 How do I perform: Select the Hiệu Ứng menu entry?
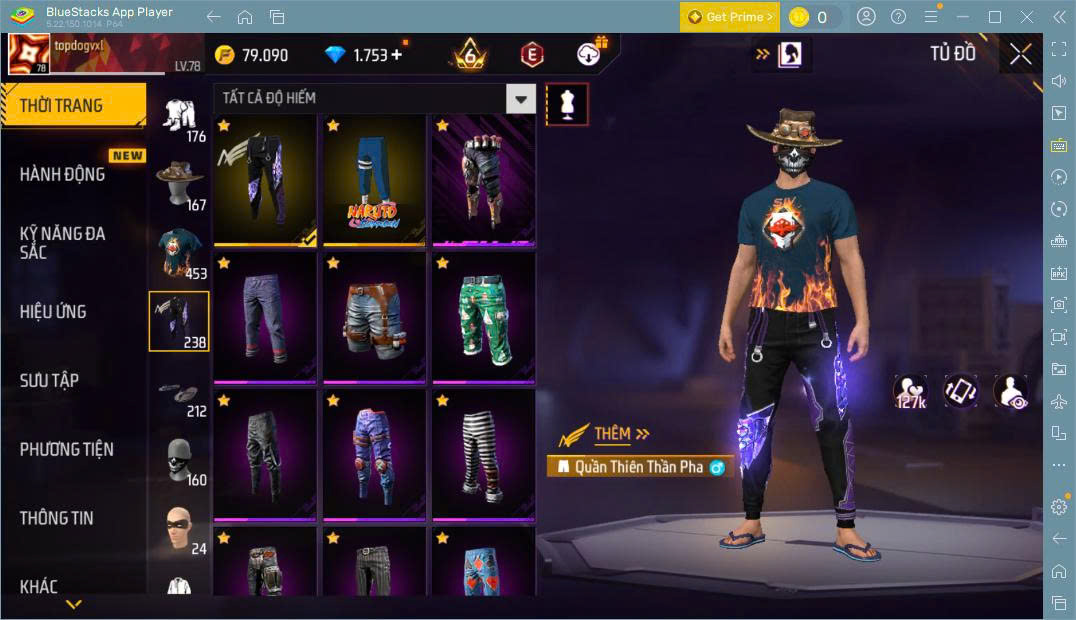[53, 311]
